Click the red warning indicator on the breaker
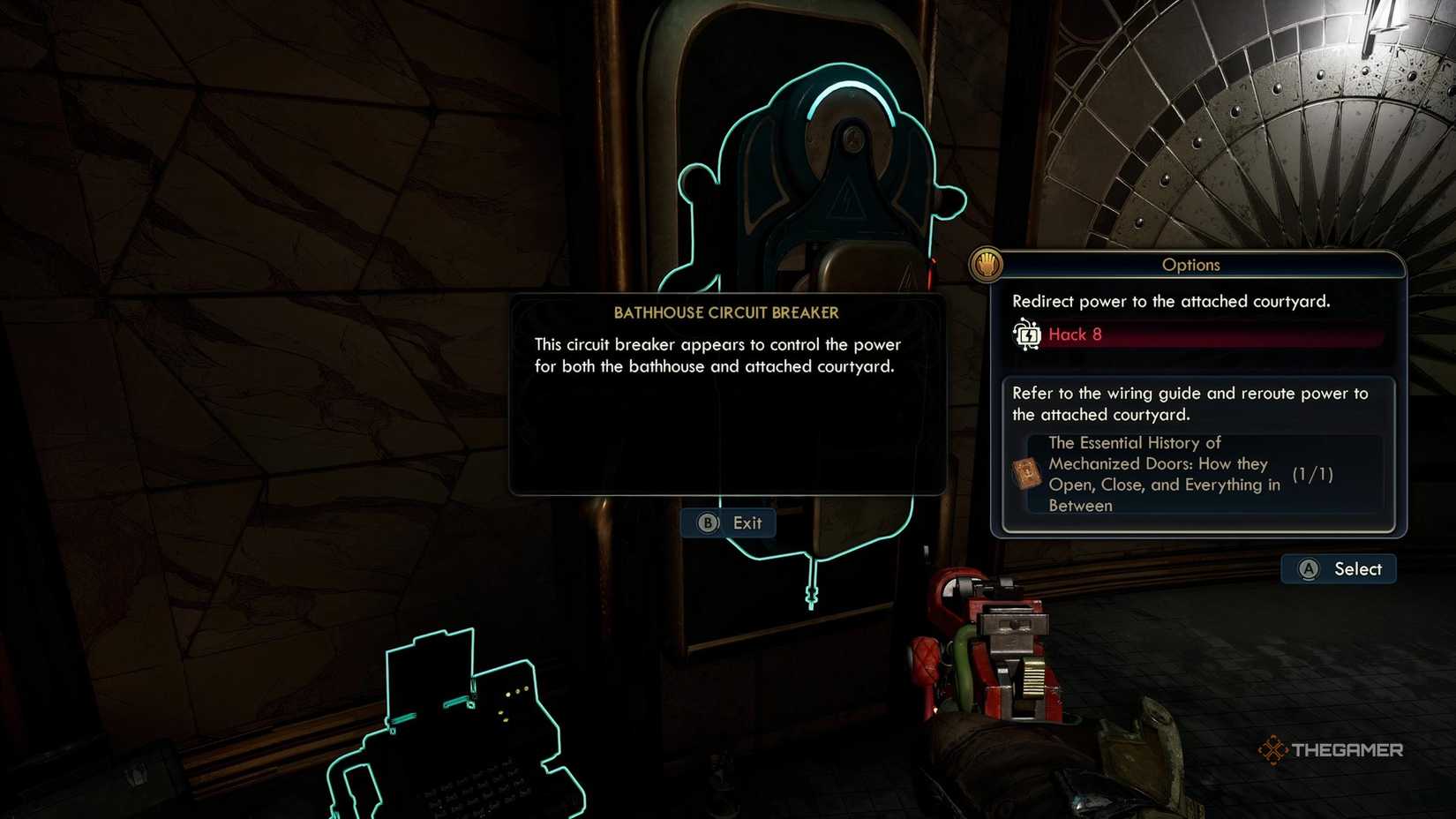This screenshot has width=1456, height=819. point(933,260)
